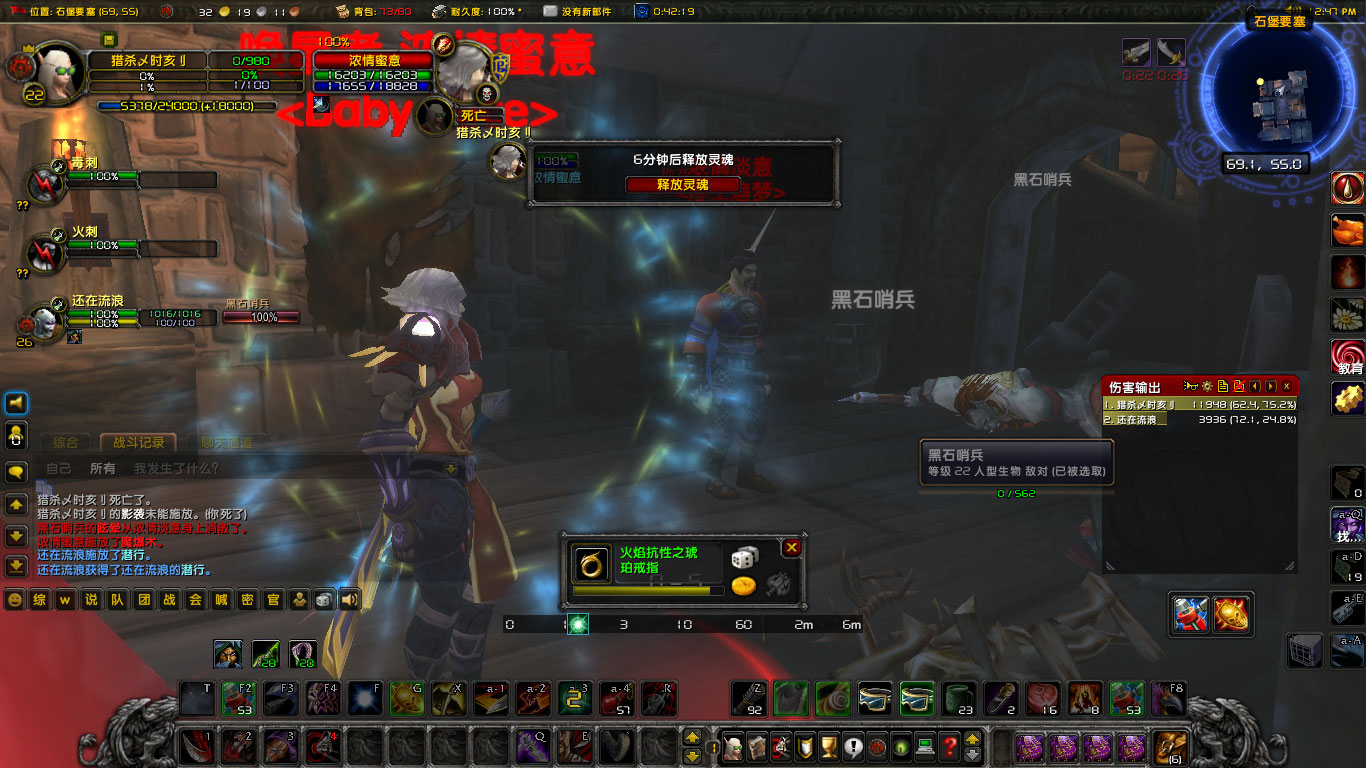Switch combat log filter from 自己 to 所有
1366x768 pixels.
[x=103, y=467]
